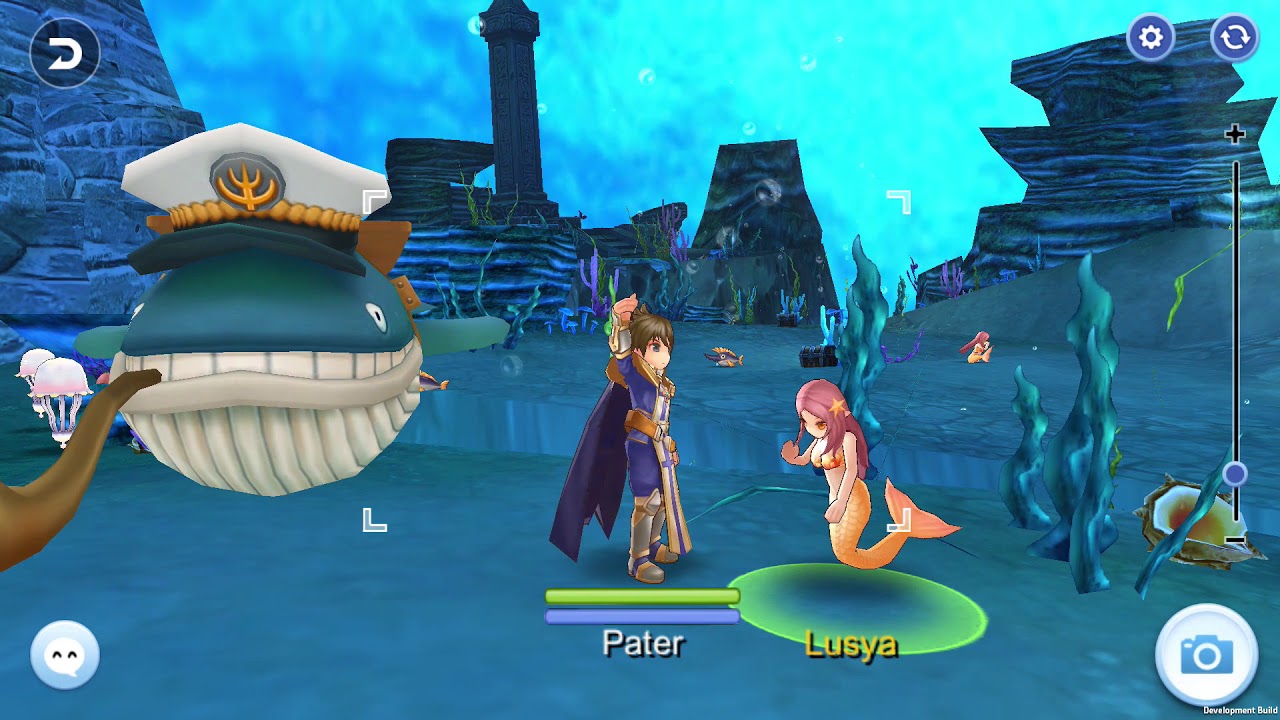Zoom in with the plus button
Screen dimensions: 1280x720
[1236, 134]
